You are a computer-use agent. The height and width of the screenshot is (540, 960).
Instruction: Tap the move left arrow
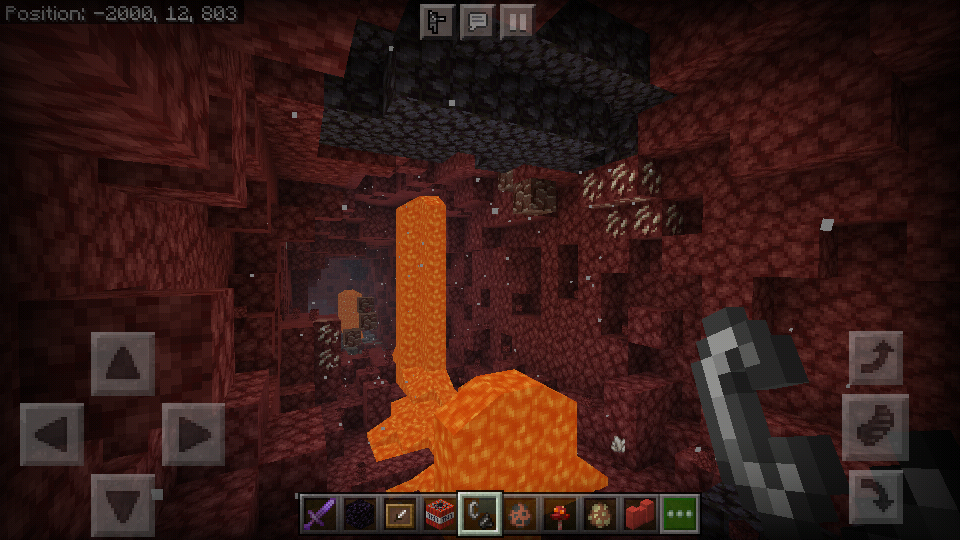pyautogui.click(x=51, y=435)
